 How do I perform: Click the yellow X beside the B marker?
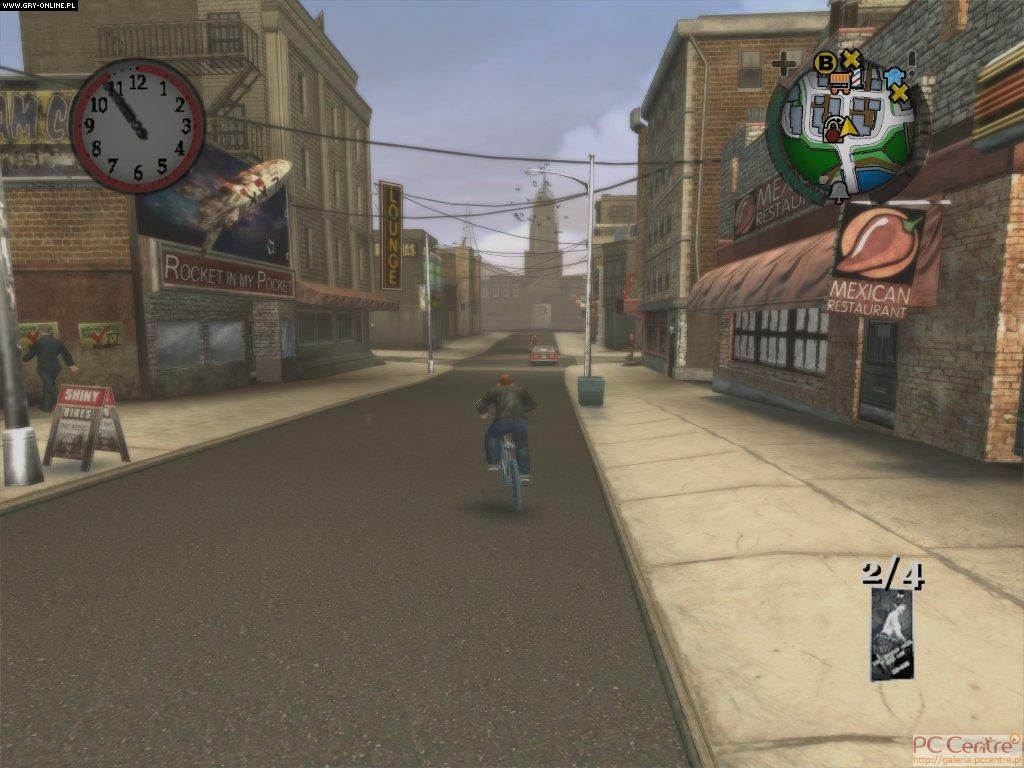coord(851,59)
